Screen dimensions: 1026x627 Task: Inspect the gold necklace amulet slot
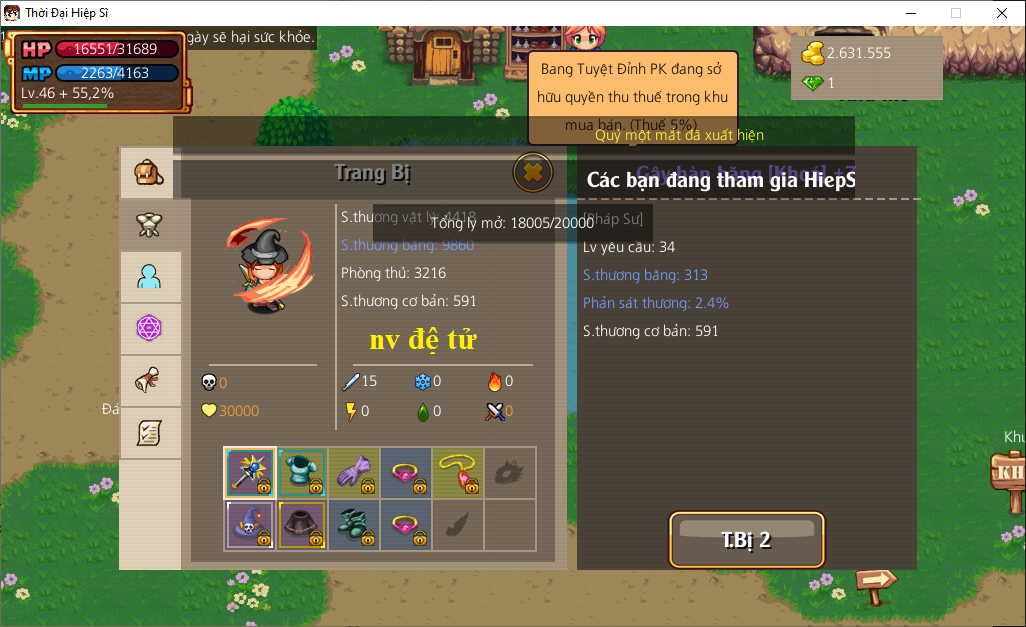[458, 473]
